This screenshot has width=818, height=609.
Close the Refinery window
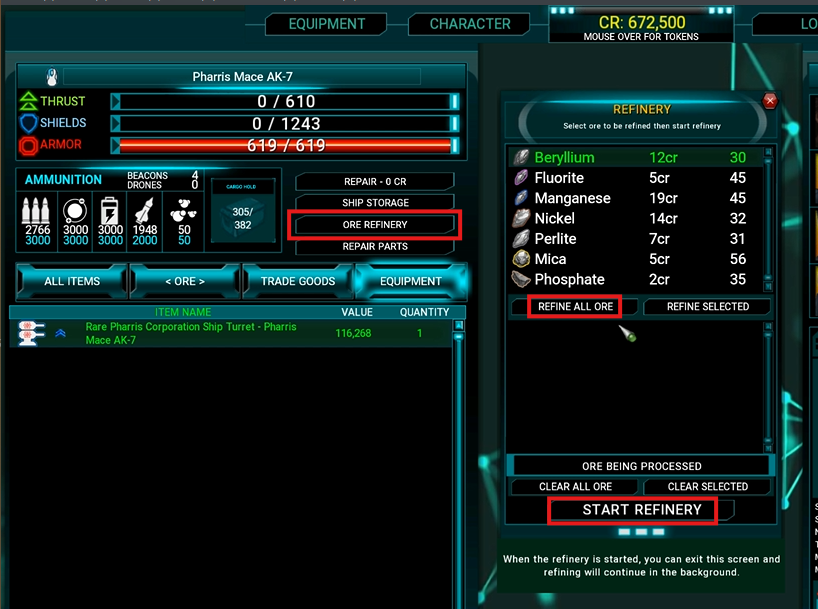769,101
